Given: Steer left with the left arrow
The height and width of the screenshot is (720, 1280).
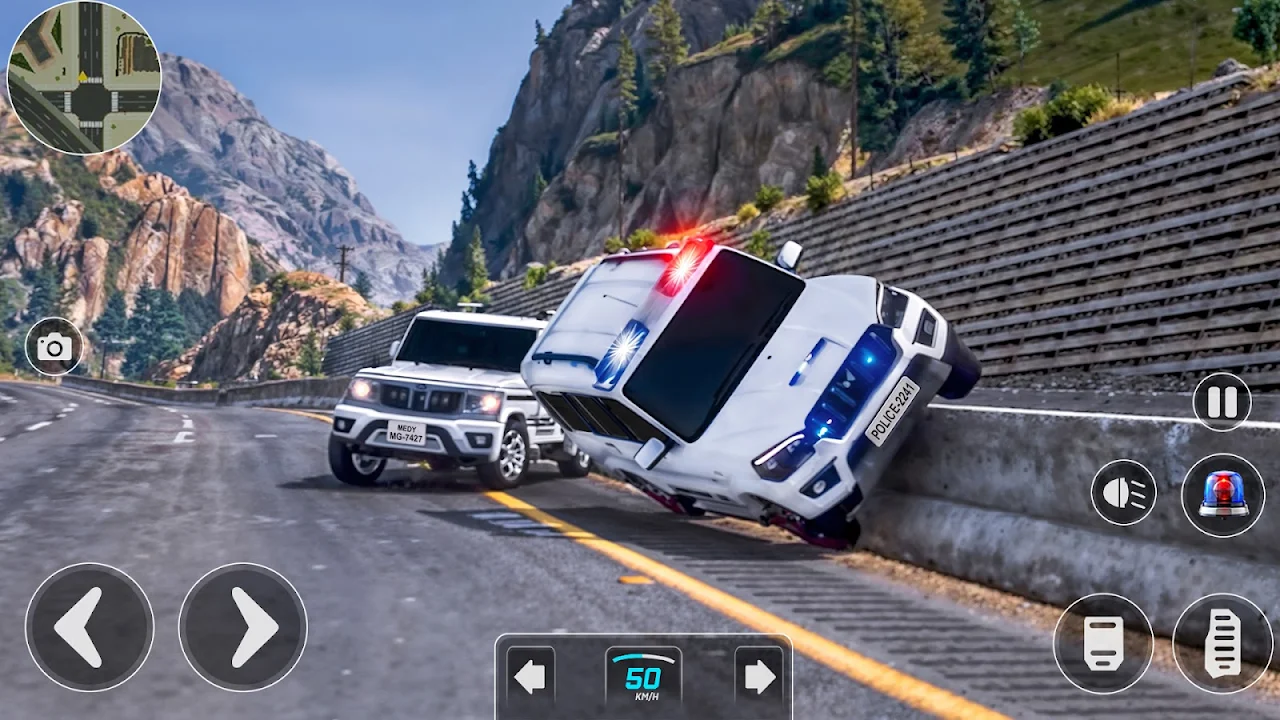Looking at the screenshot, I should tap(89, 627).
